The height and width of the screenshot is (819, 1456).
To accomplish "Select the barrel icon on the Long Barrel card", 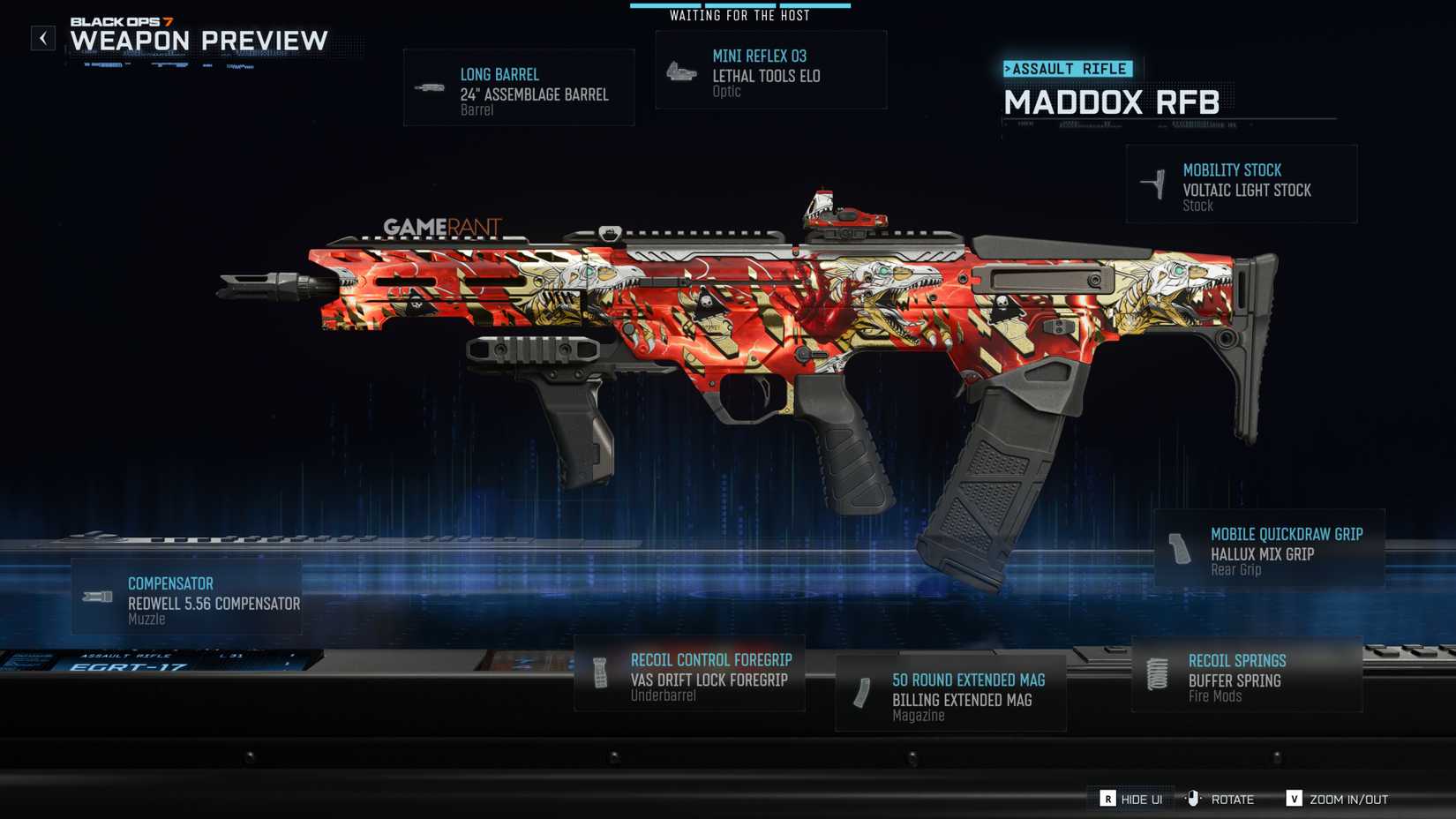I will point(431,86).
